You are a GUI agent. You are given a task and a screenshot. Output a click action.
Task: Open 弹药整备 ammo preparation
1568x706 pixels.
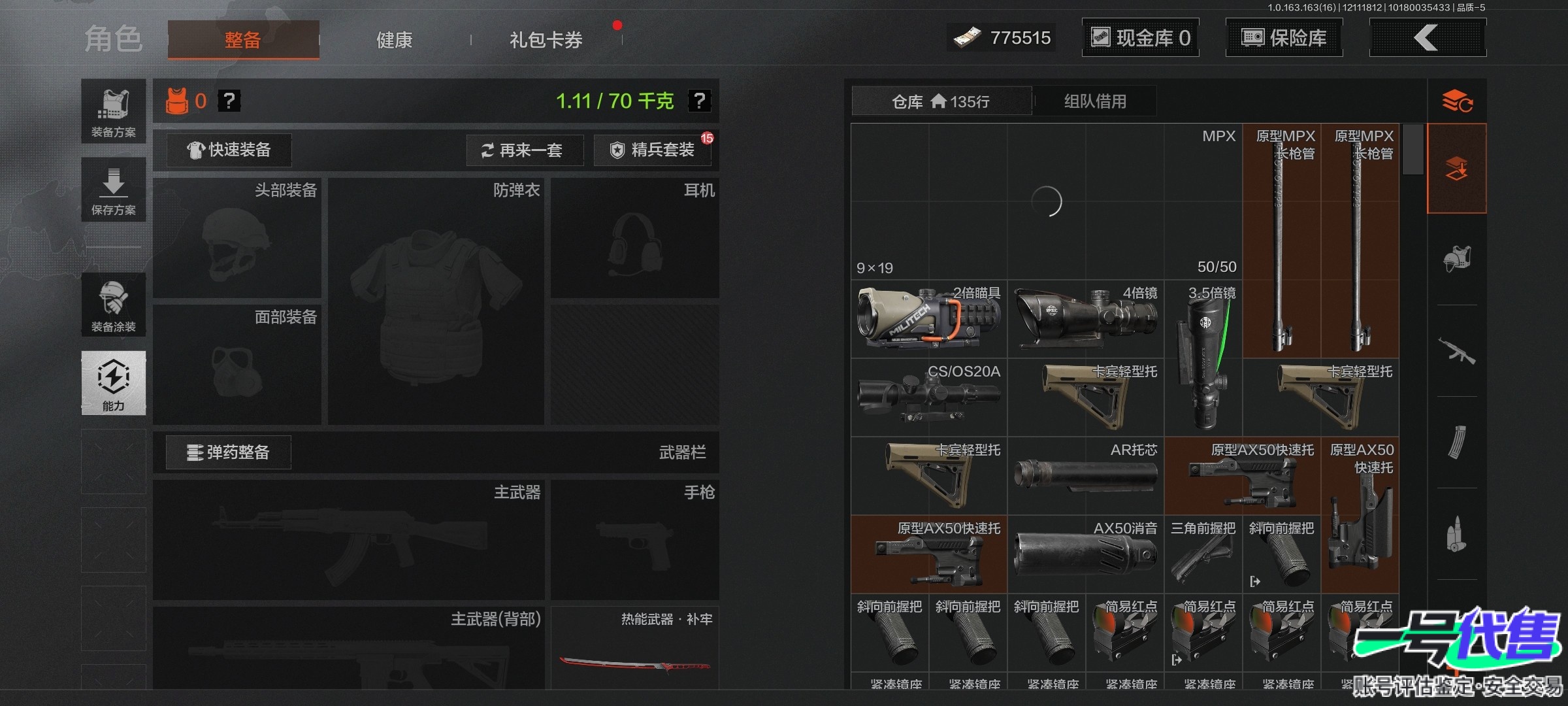click(x=228, y=452)
